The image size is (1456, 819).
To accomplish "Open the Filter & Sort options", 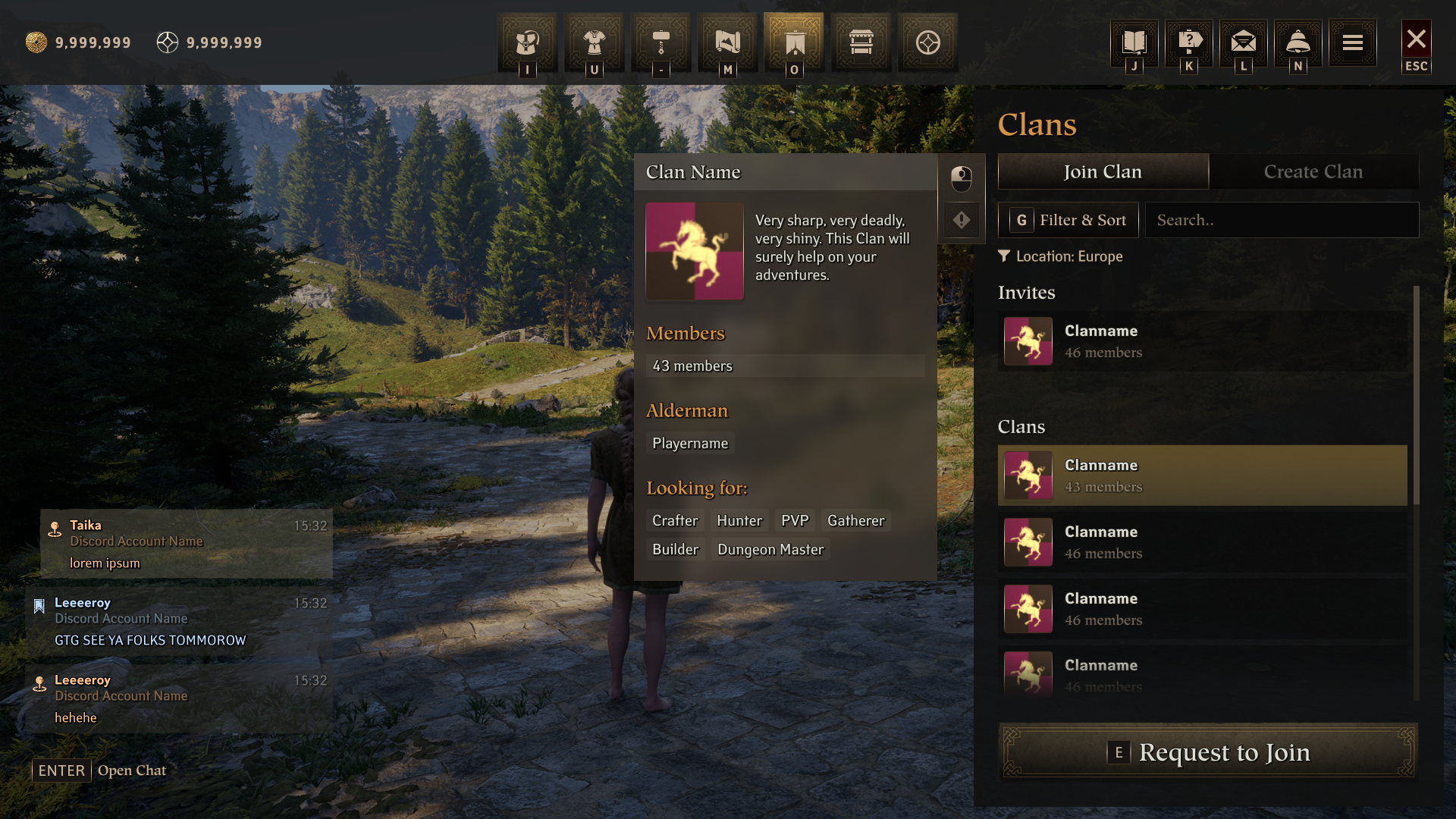I will pyautogui.click(x=1068, y=220).
